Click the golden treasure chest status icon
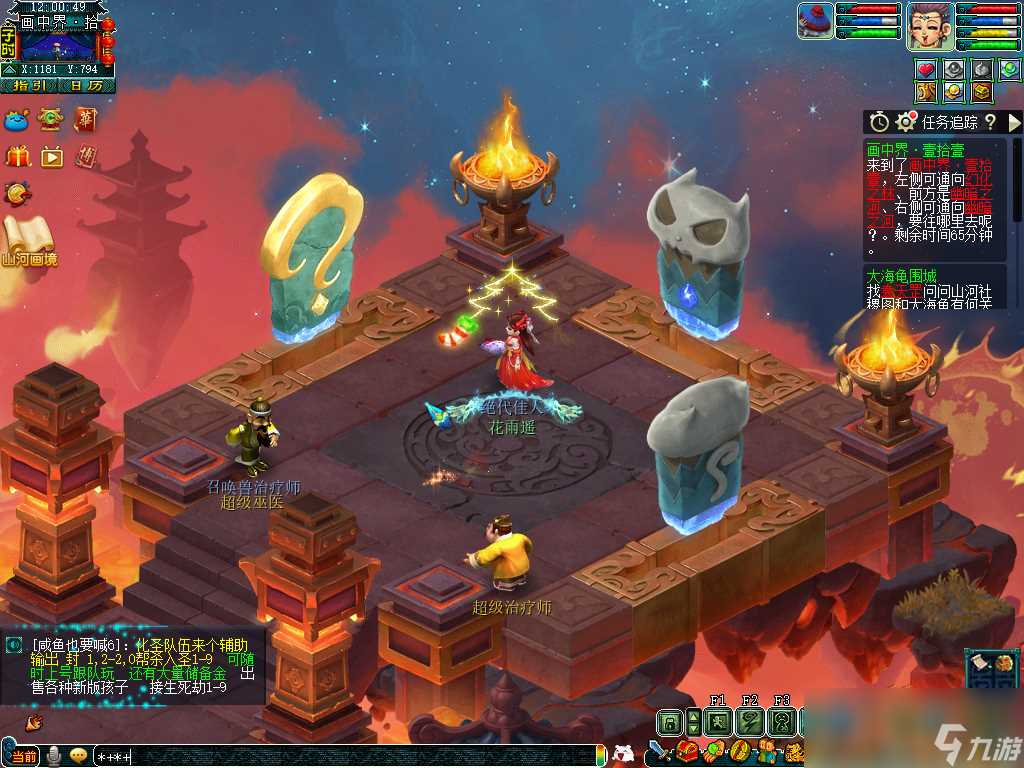Image resolution: width=1024 pixels, height=768 pixels. [x=981, y=92]
